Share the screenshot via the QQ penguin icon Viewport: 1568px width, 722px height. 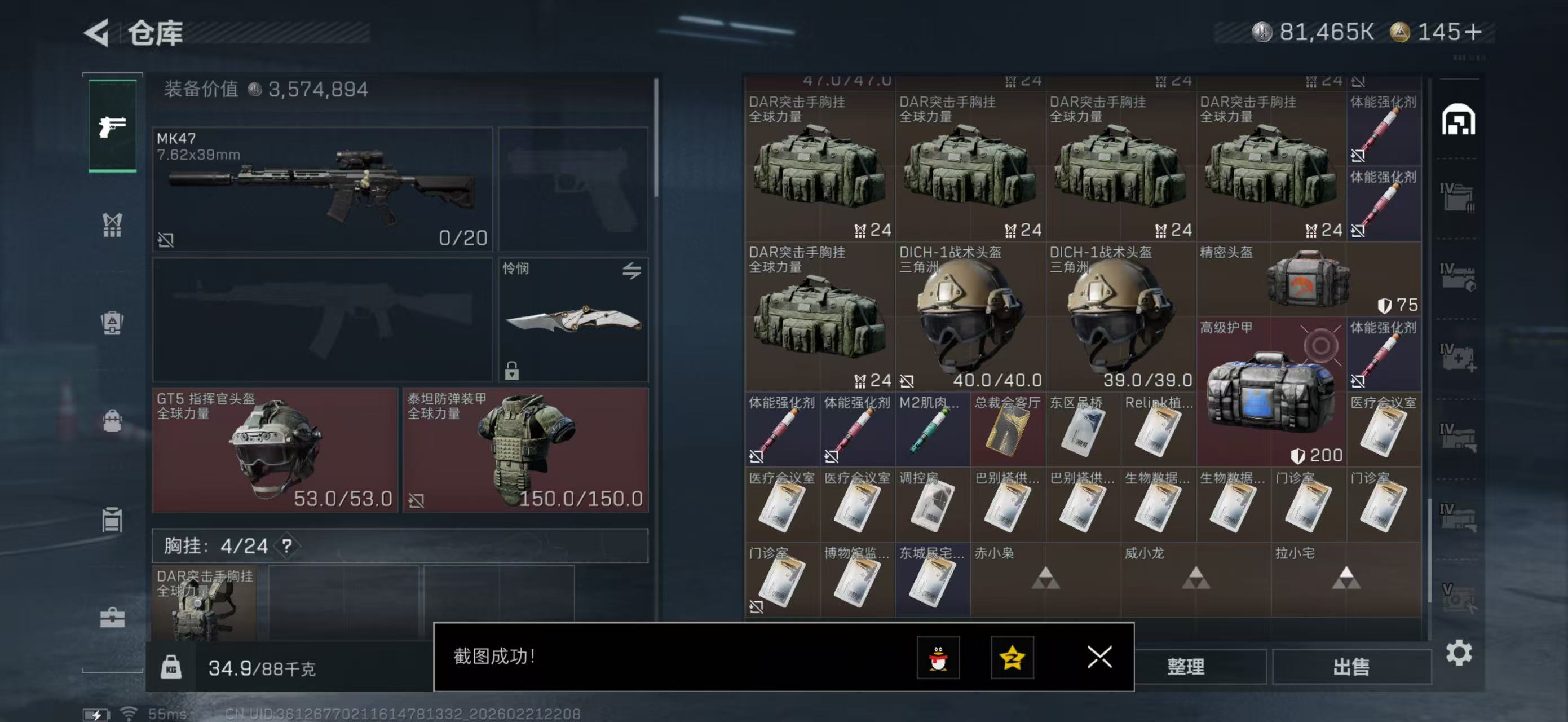[940, 658]
